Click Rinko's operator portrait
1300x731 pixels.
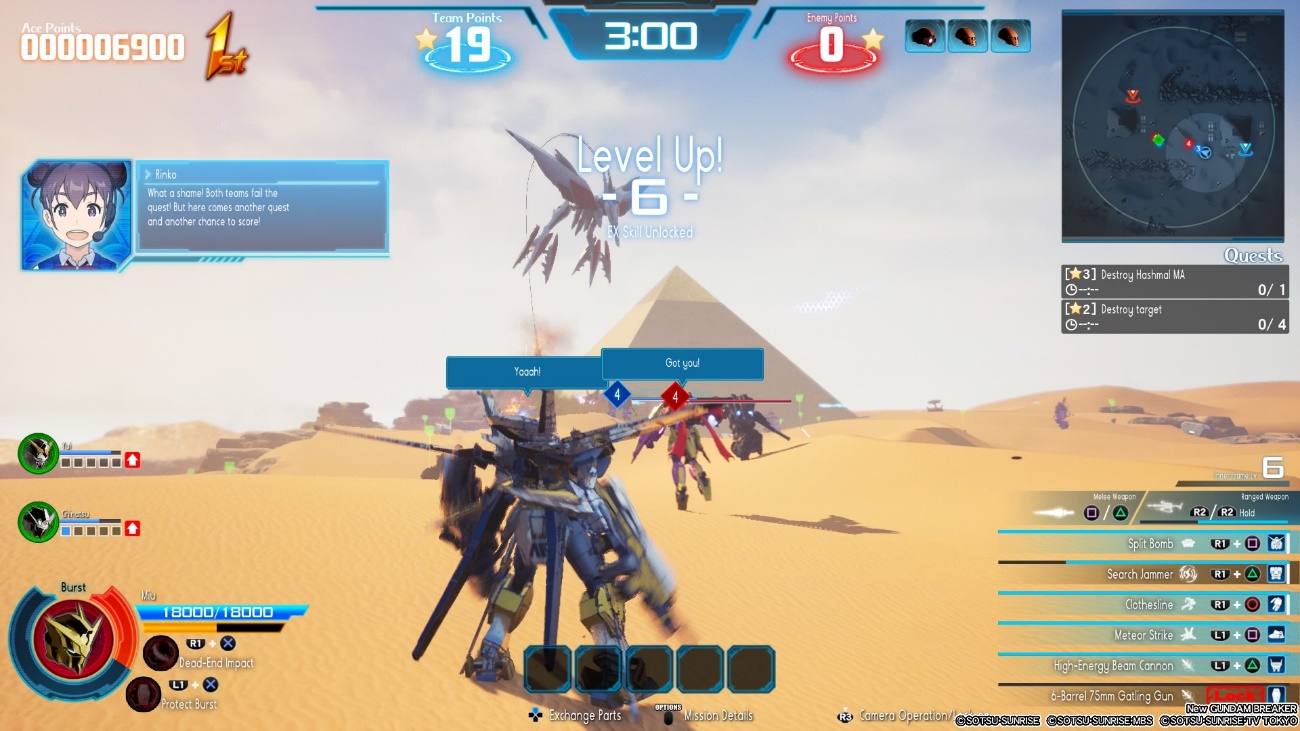click(77, 214)
